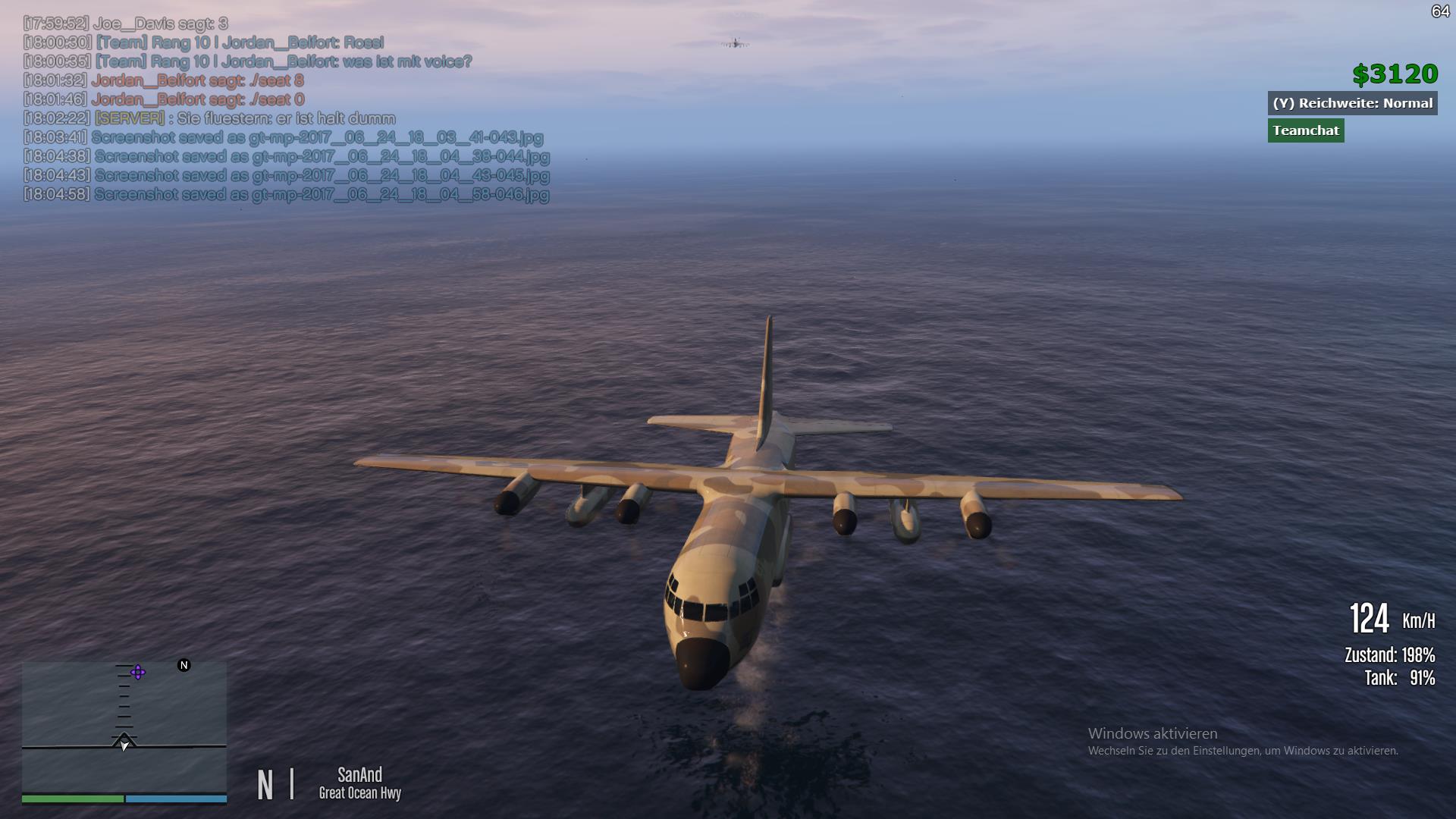Click the north indicator on the minimap
The width and height of the screenshot is (1456, 819).
coord(184,665)
